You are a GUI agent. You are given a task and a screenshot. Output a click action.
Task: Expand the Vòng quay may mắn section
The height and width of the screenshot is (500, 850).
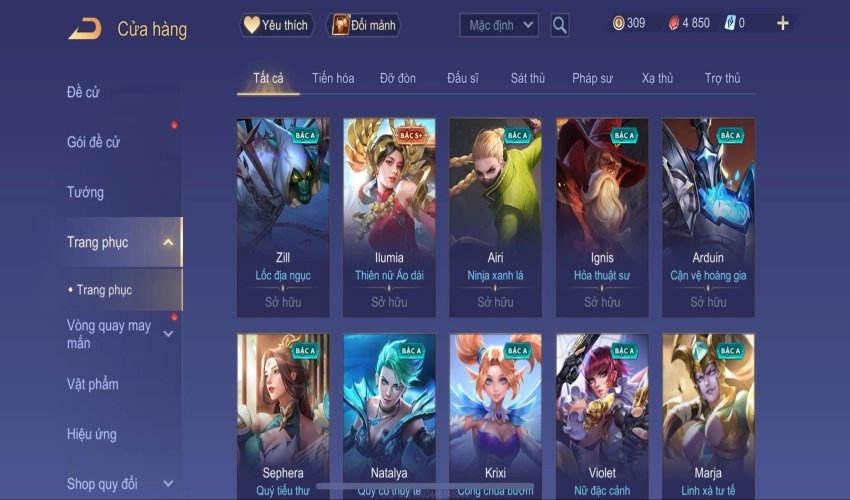(x=110, y=334)
